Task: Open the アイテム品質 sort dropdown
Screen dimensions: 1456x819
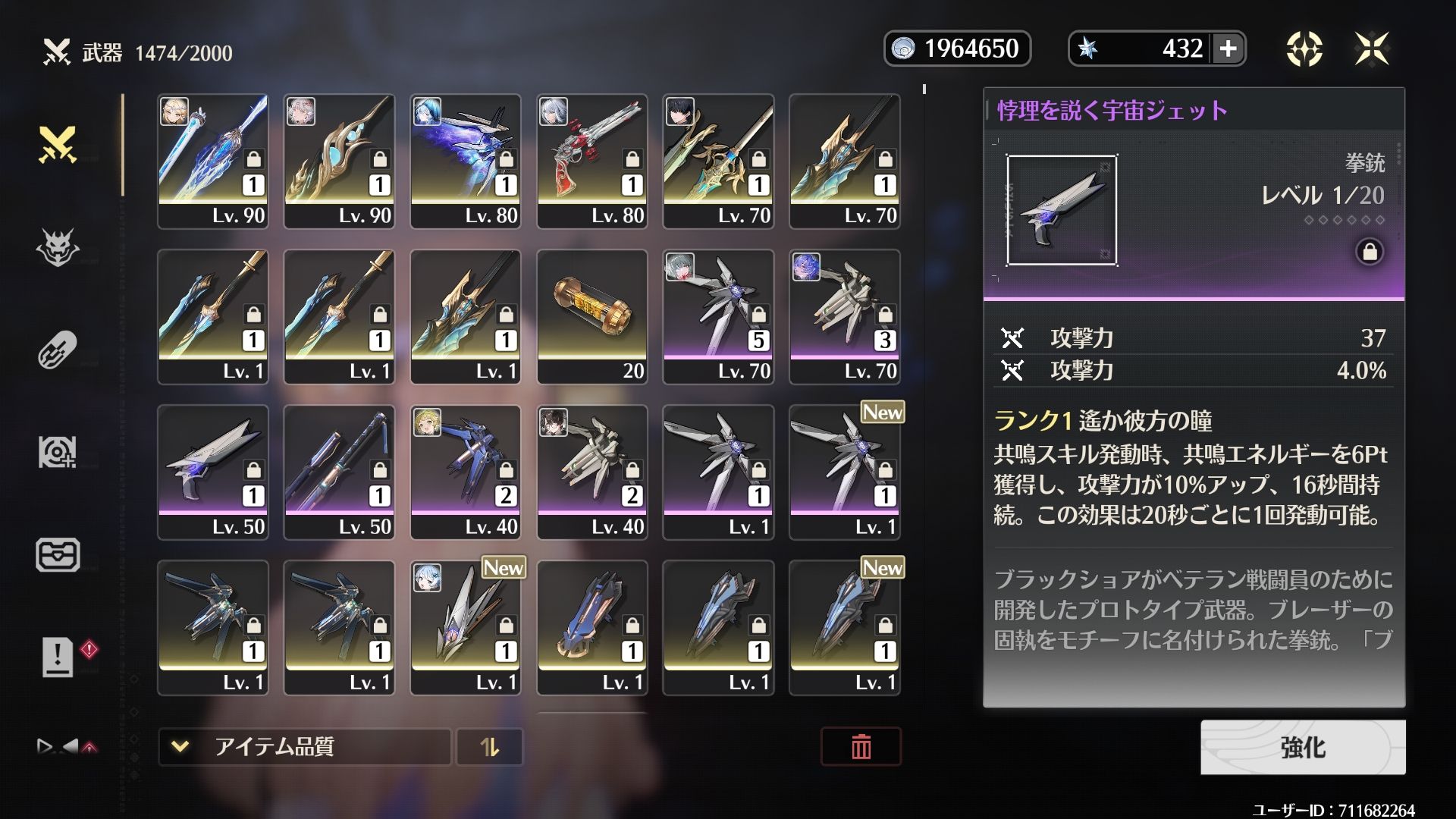Action: click(304, 747)
